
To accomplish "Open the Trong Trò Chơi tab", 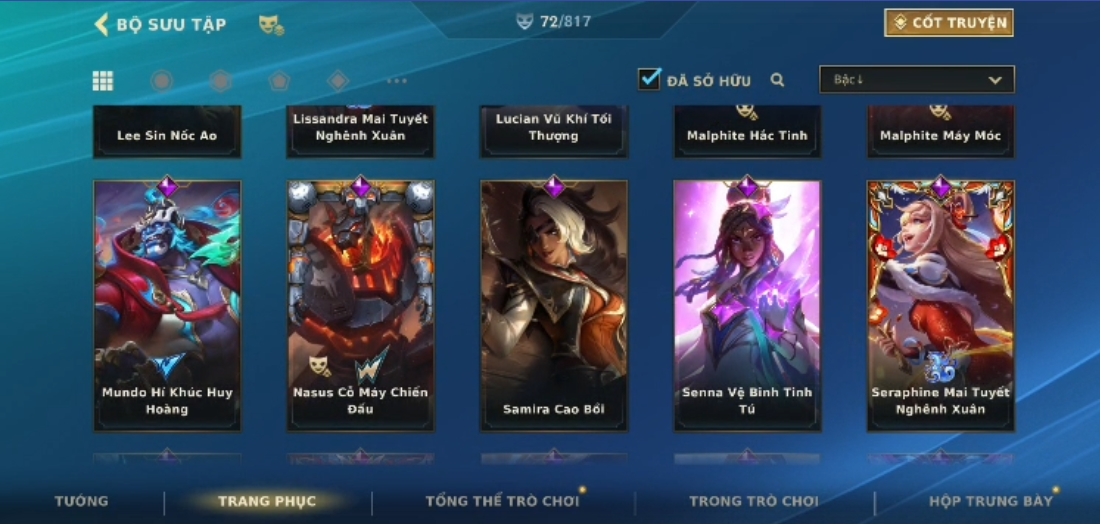I will pyautogui.click(x=753, y=501).
